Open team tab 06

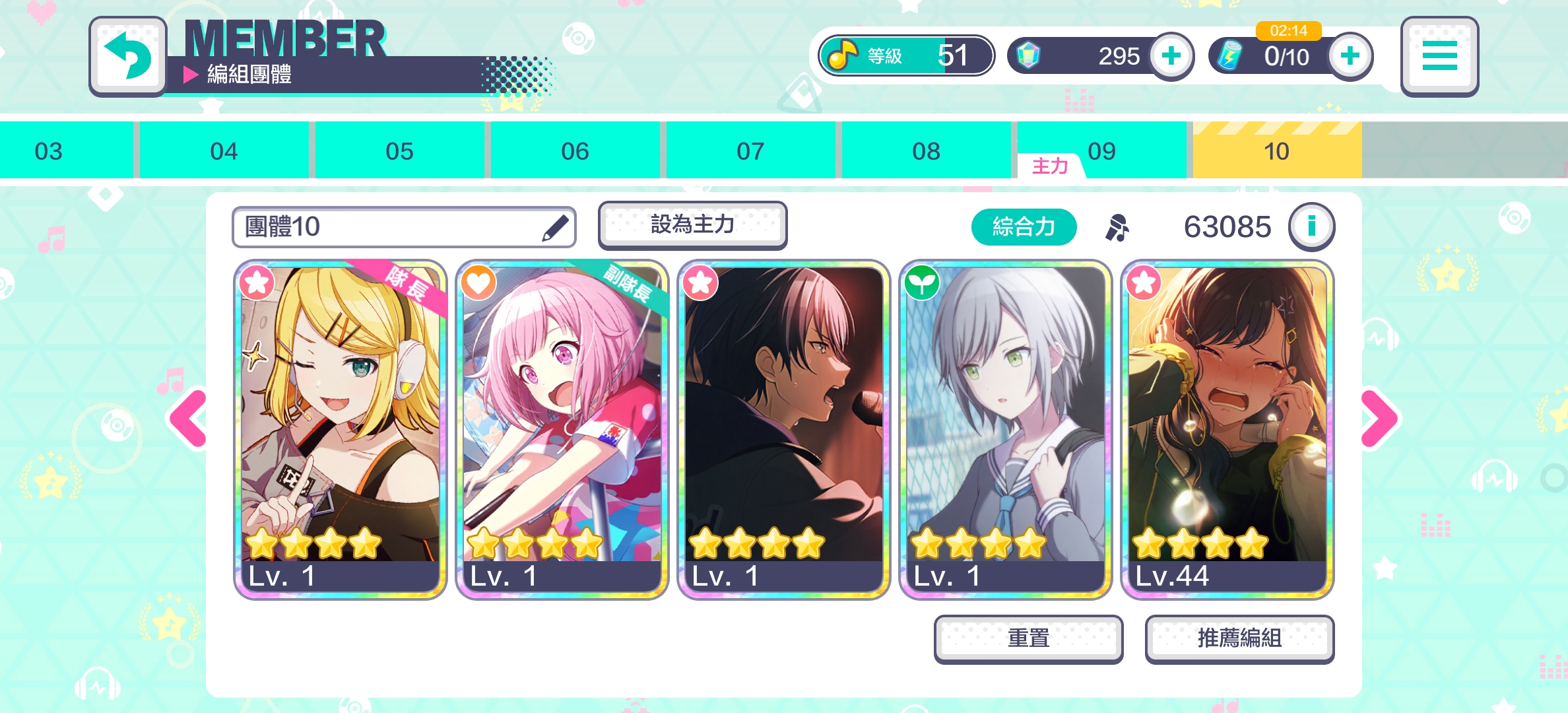coord(575,151)
